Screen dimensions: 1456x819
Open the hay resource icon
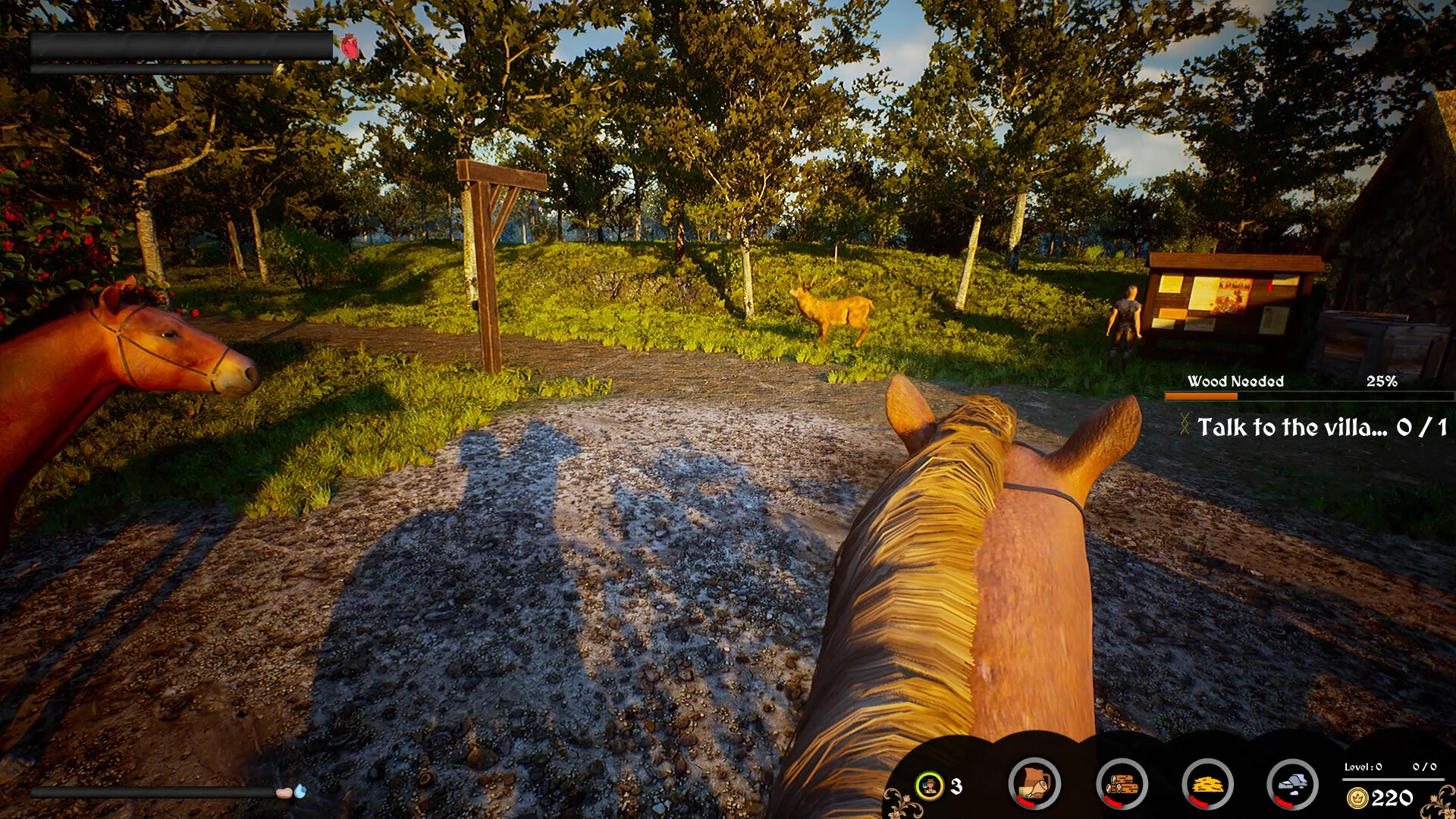pos(1207,784)
